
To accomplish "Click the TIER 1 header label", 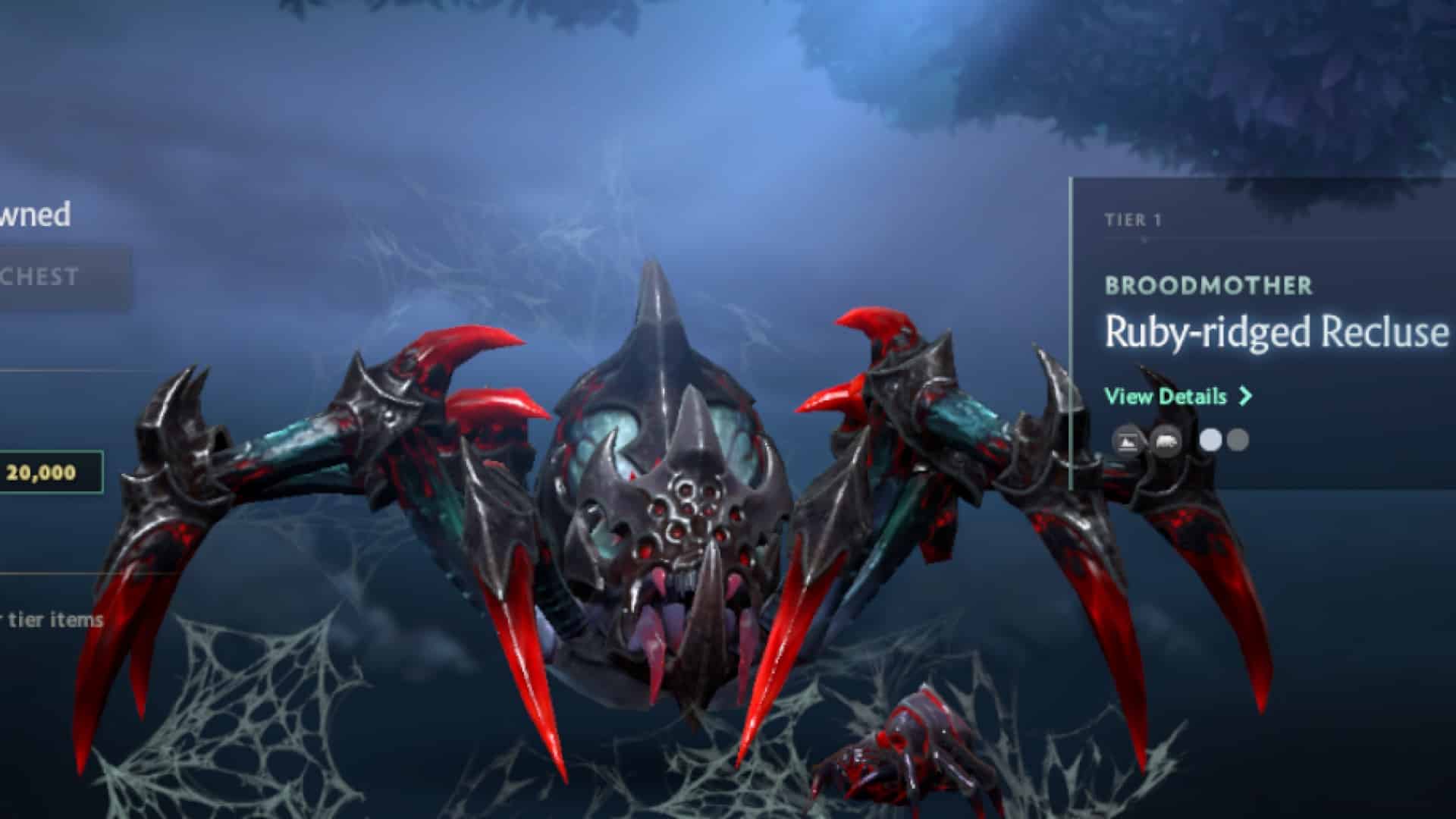I will click(1134, 221).
